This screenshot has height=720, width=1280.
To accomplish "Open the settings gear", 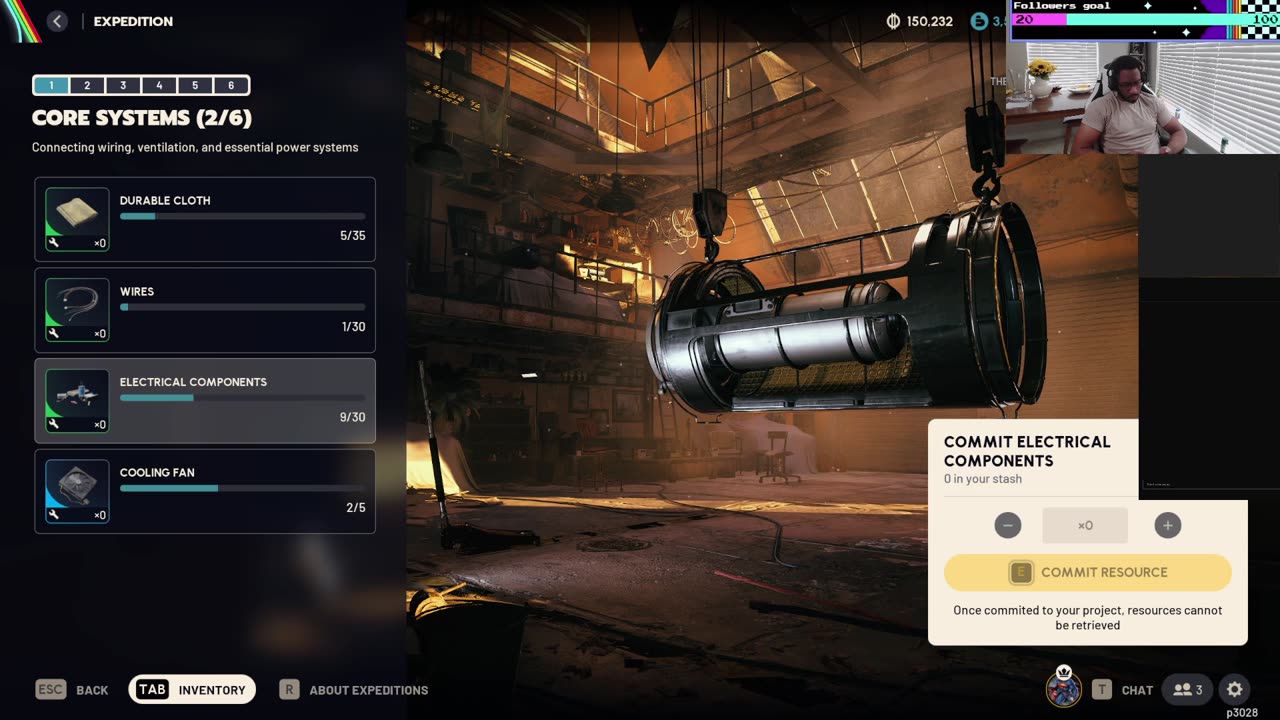I will [1235, 689].
